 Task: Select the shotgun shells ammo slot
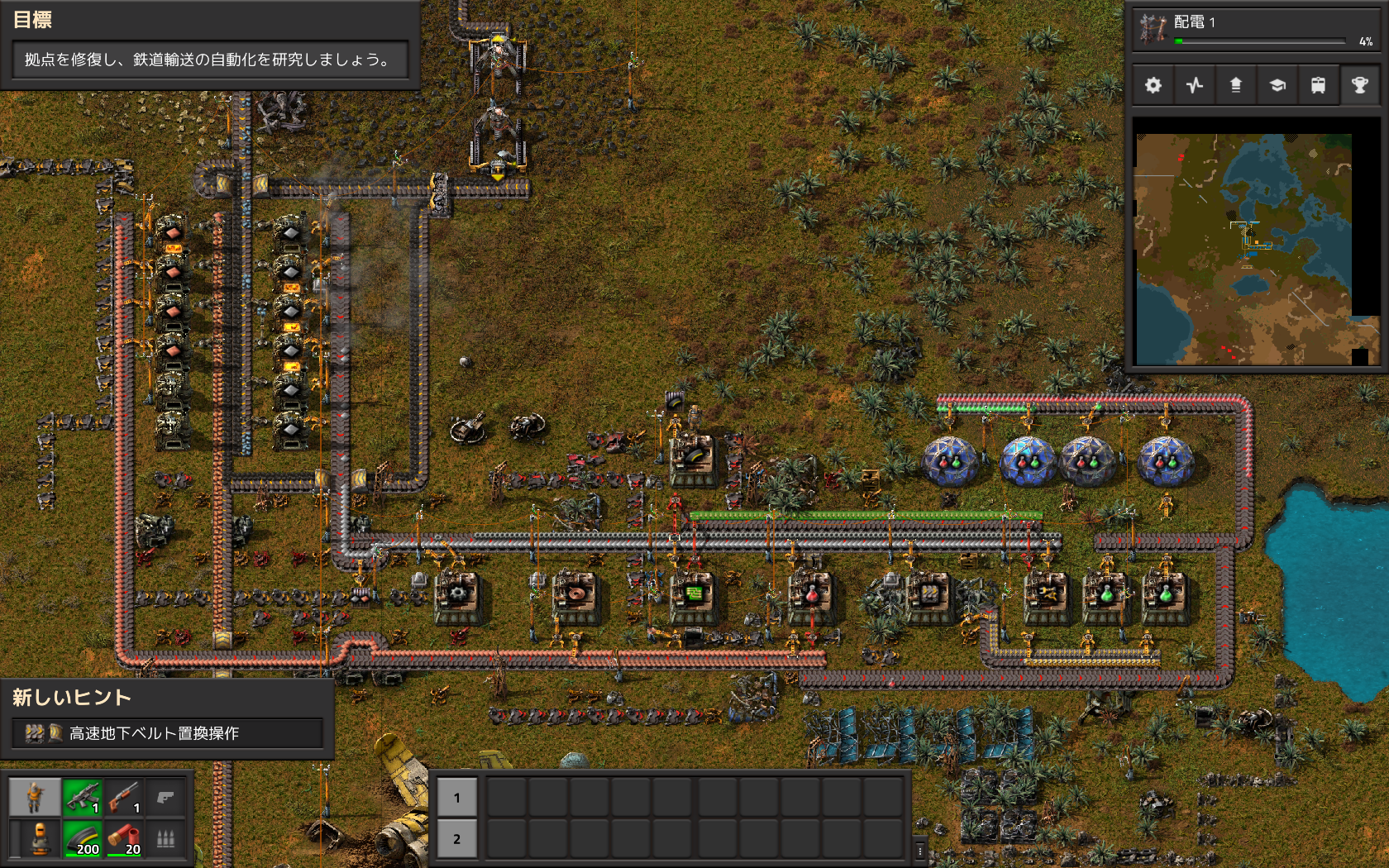click(123, 839)
